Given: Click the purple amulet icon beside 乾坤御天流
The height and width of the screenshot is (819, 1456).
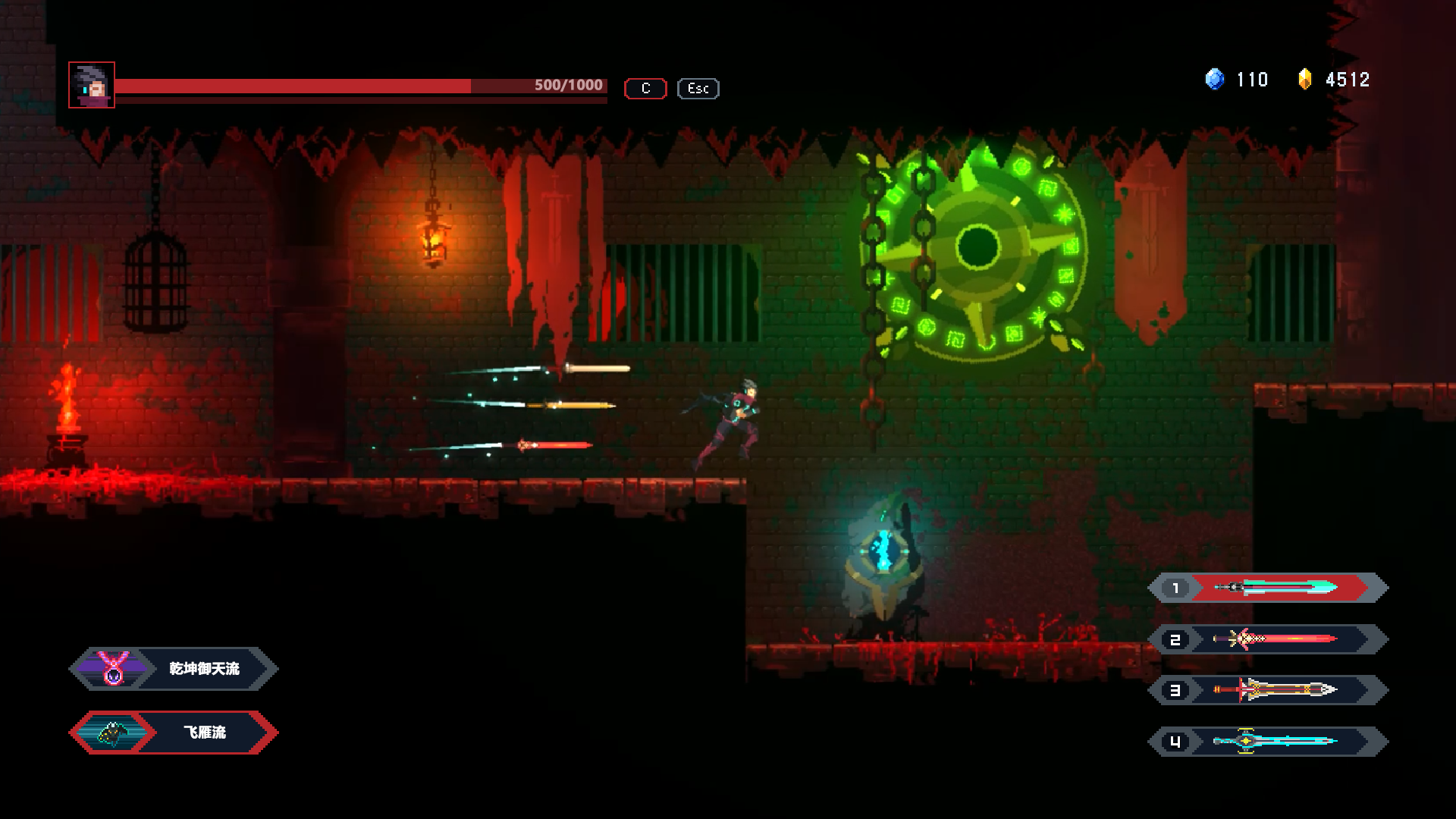Looking at the screenshot, I should (x=112, y=669).
